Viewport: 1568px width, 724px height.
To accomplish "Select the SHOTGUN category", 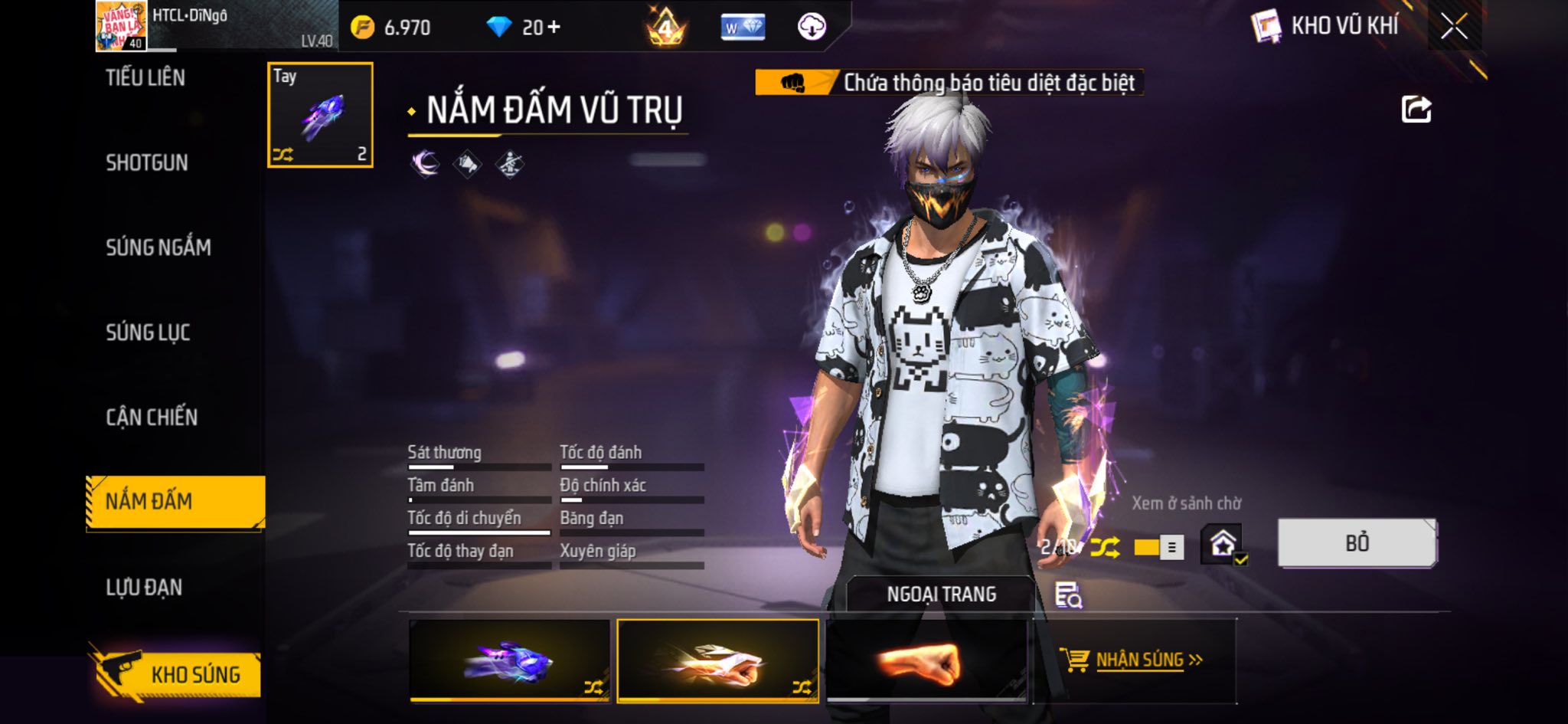I will (x=147, y=162).
